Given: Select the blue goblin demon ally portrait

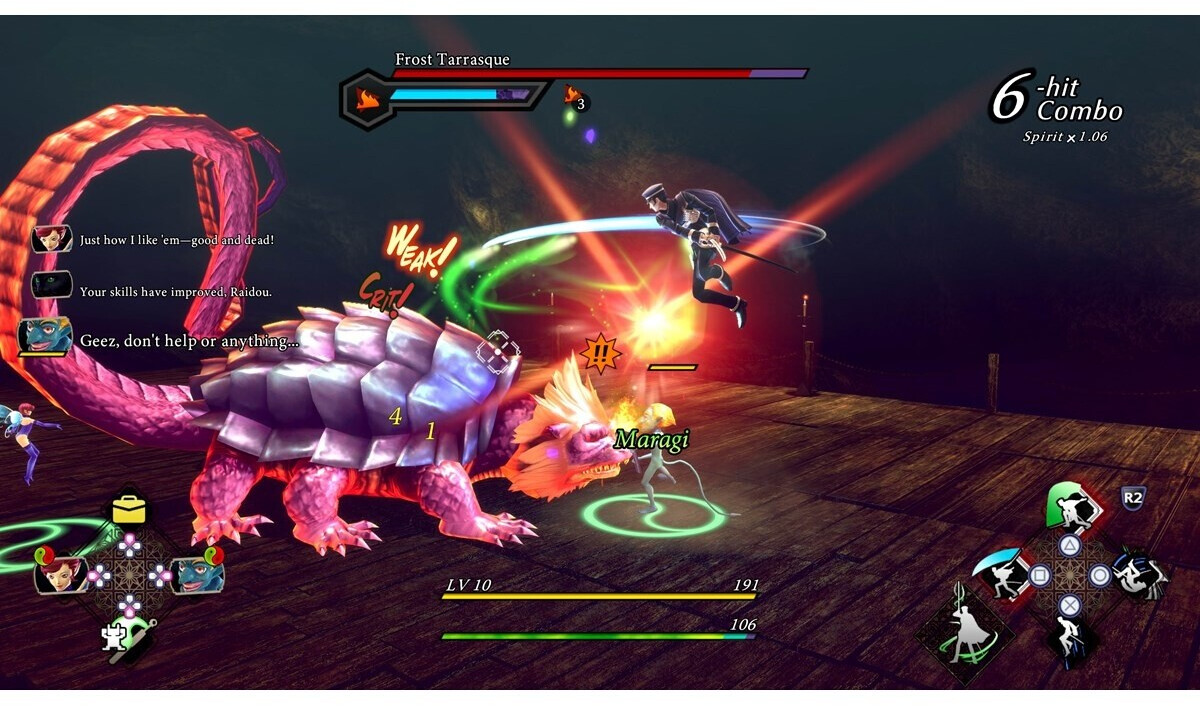Looking at the screenshot, I should click(198, 573).
